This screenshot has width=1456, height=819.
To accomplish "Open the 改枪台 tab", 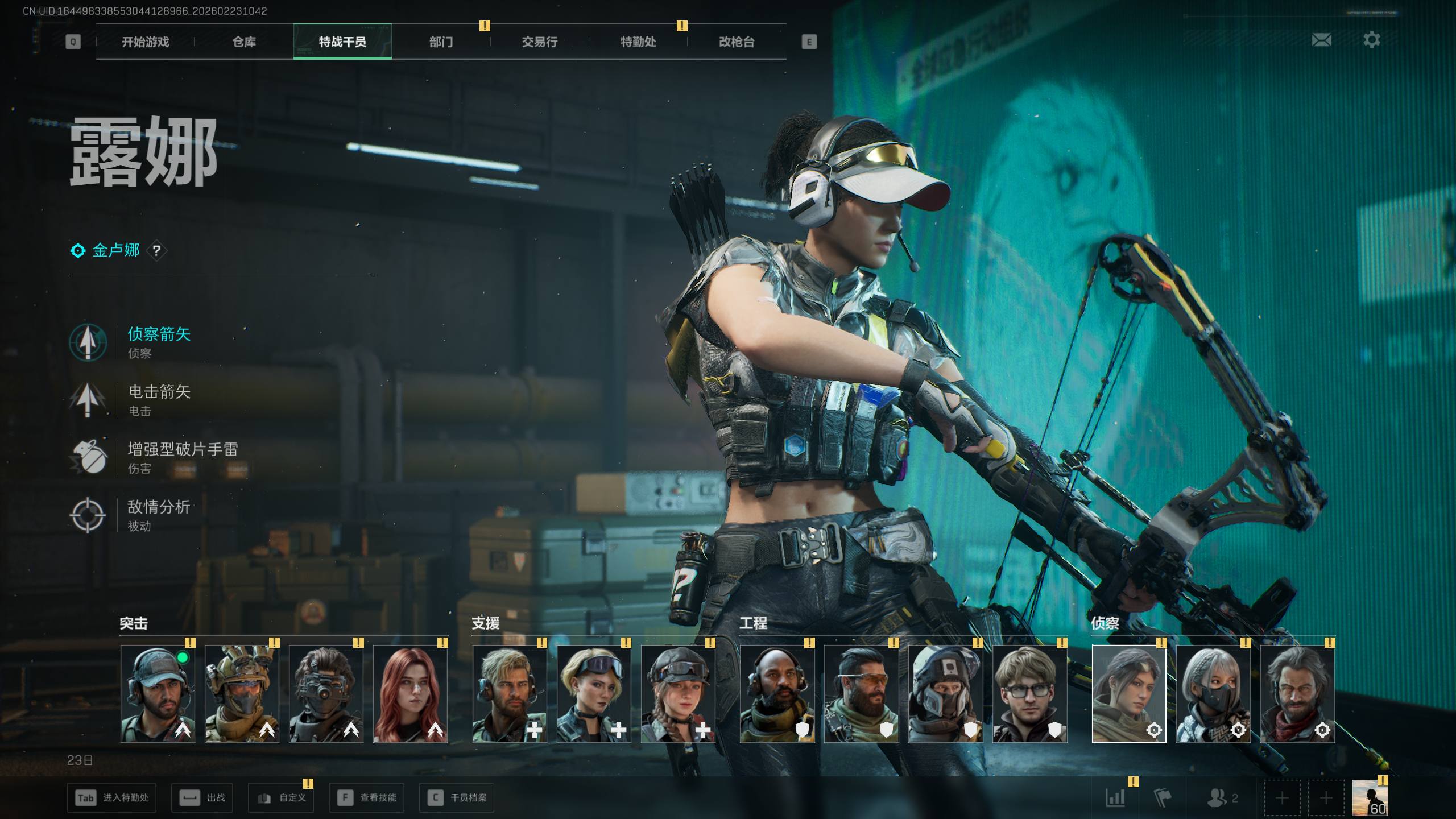I will [737, 42].
